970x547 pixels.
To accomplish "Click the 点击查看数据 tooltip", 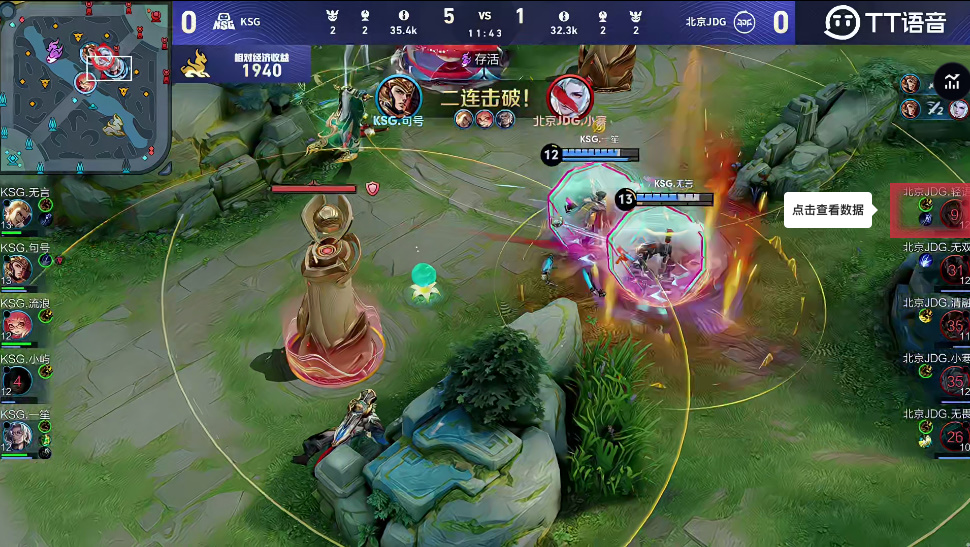I will pos(827,210).
